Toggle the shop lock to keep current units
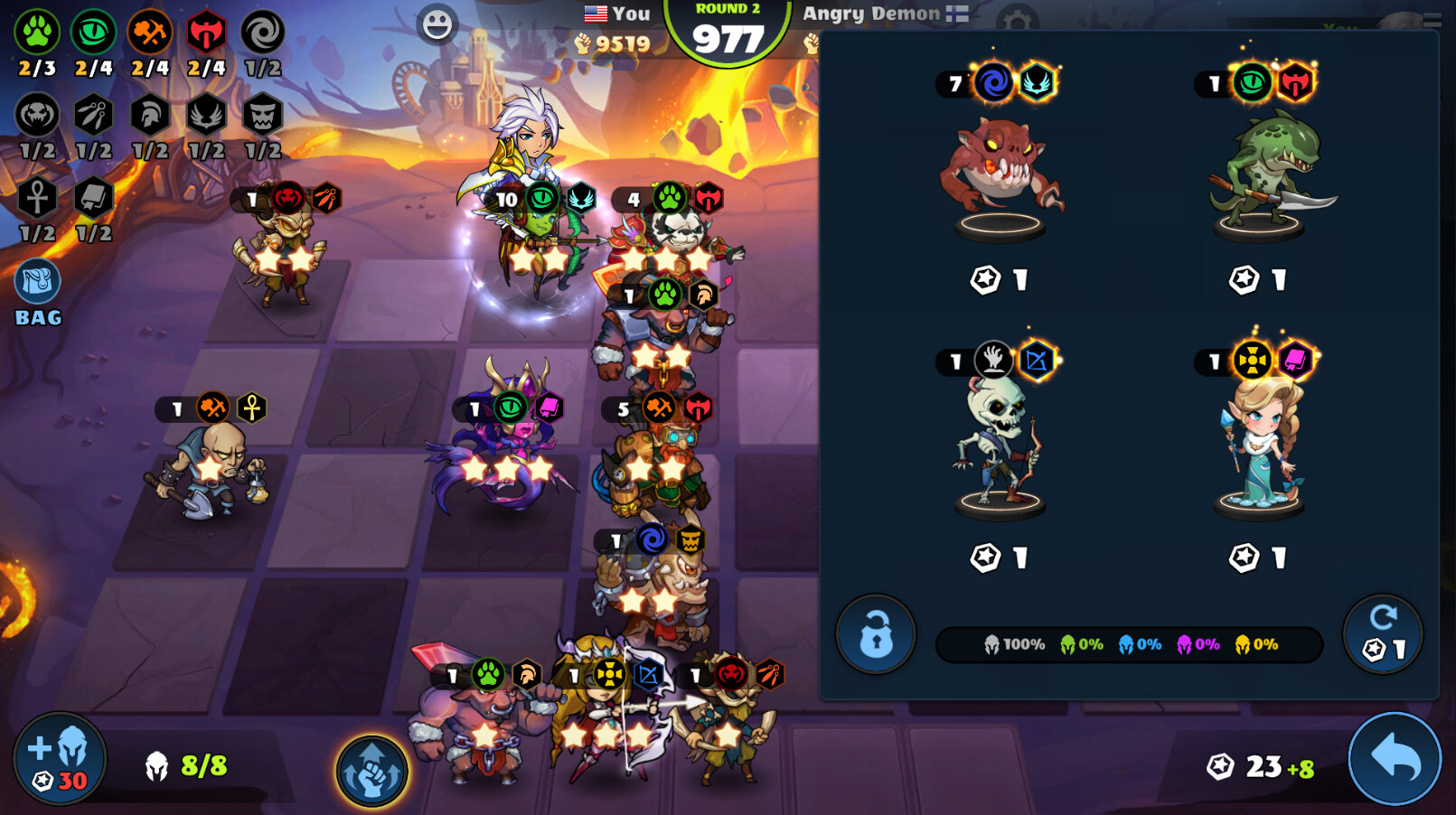Image resolution: width=1456 pixels, height=815 pixels. pos(875,634)
